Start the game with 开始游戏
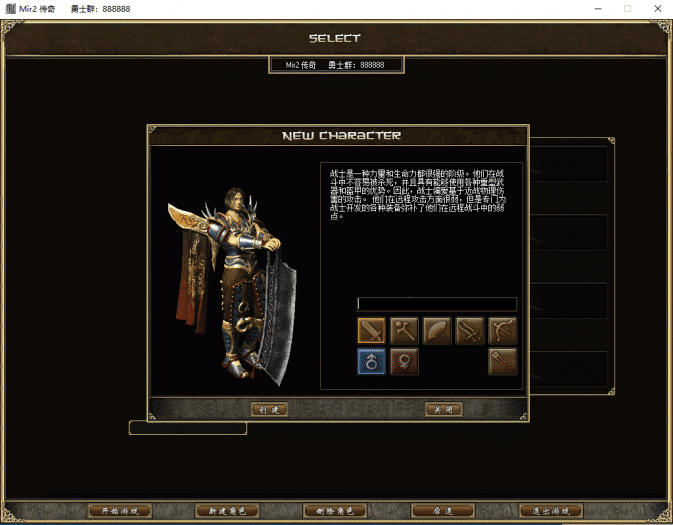The height and width of the screenshot is (525, 673). [x=120, y=510]
